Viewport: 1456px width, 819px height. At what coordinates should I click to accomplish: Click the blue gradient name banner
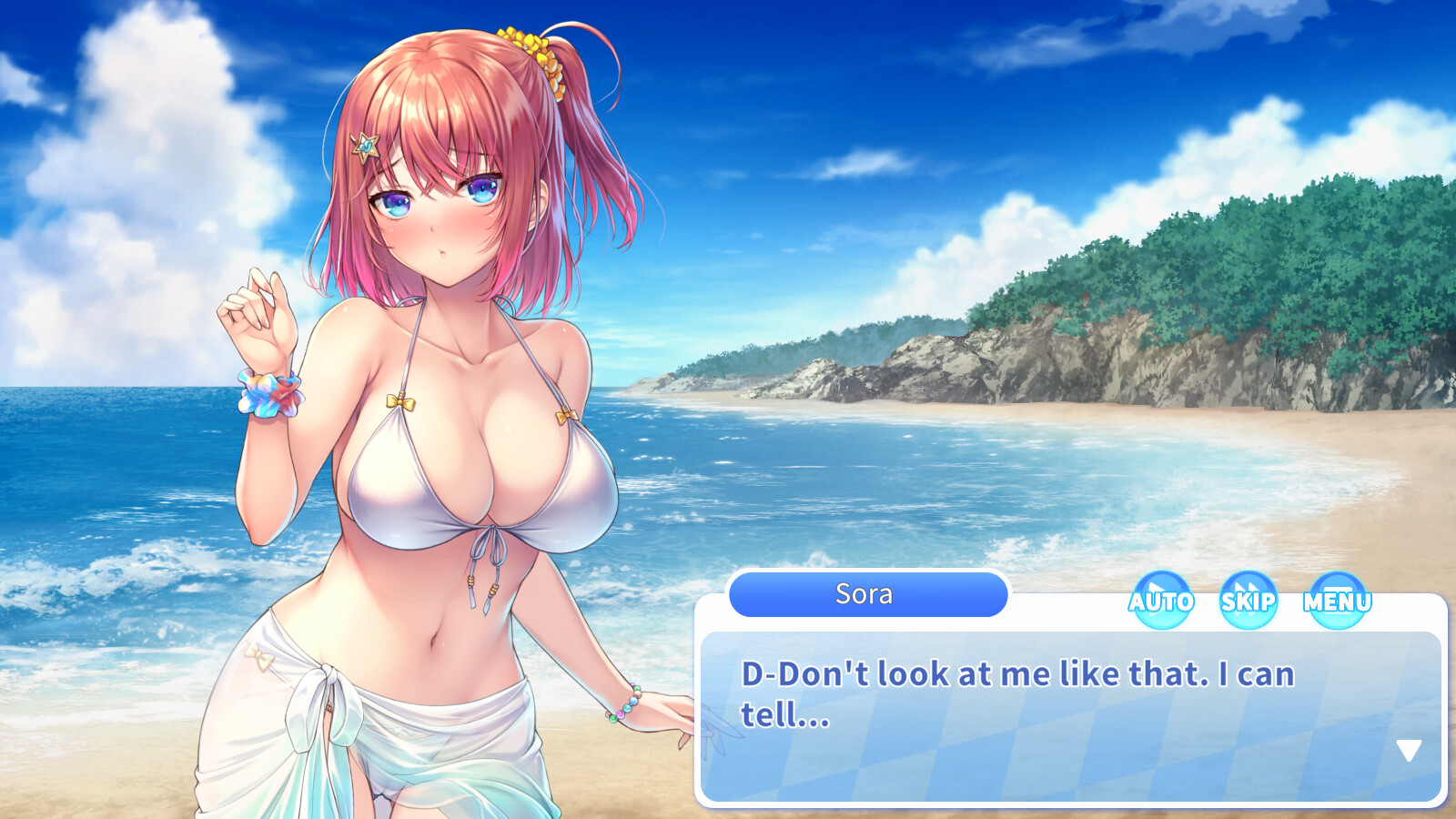pyautogui.click(x=866, y=594)
